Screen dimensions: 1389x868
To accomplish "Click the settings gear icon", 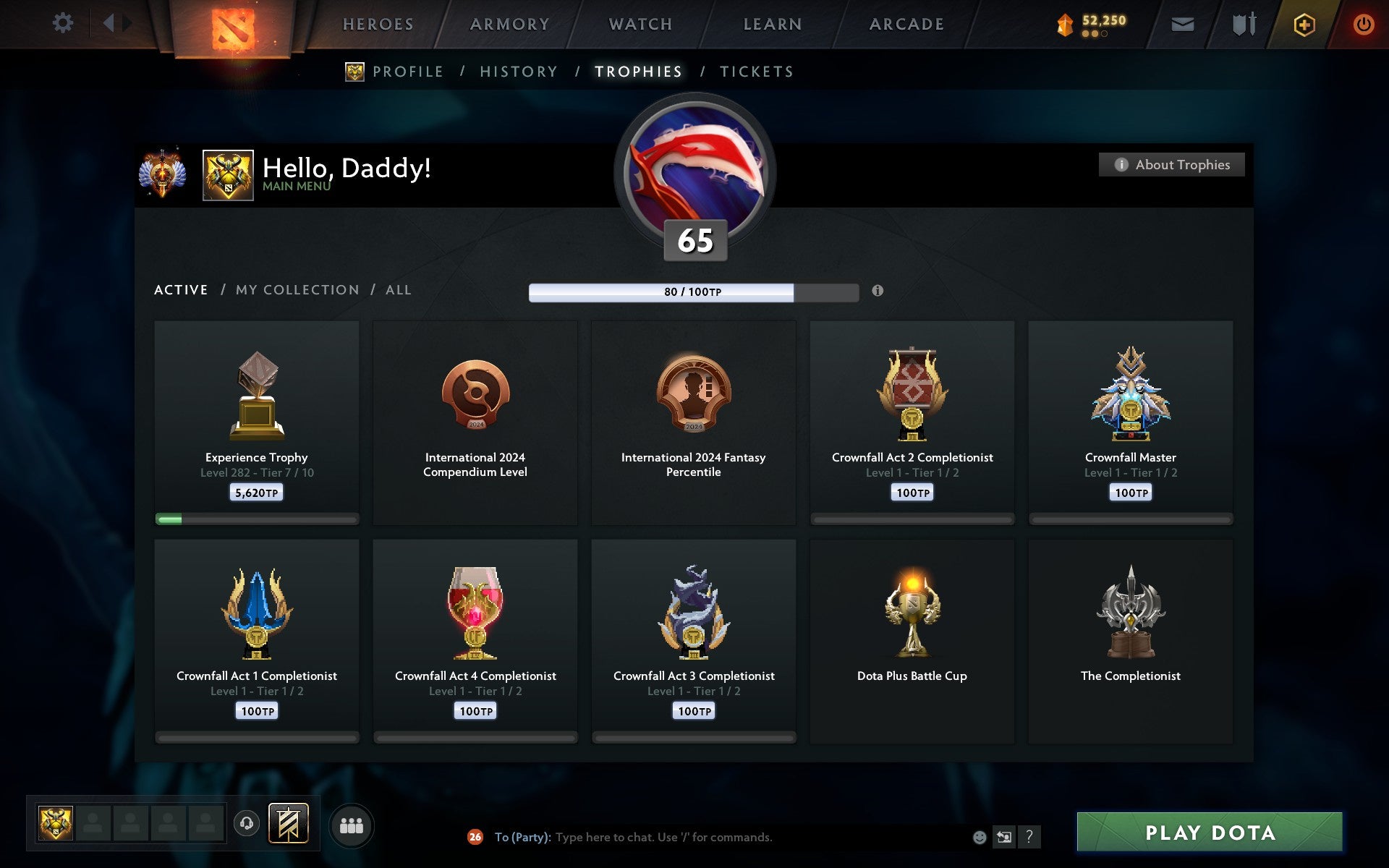I will click(x=64, y=23).
